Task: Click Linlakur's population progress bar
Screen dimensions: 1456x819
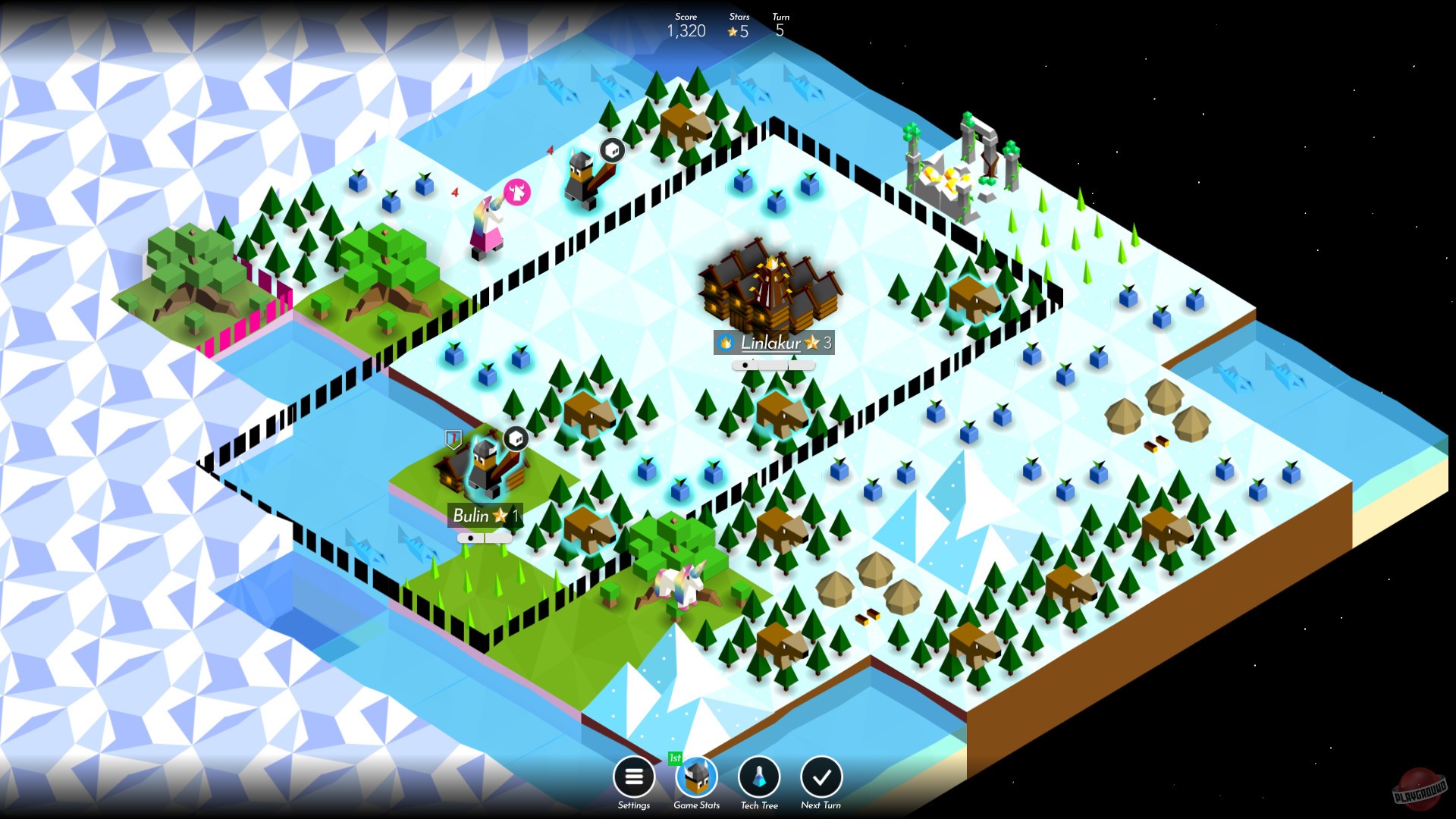Action: coord(772,364)
